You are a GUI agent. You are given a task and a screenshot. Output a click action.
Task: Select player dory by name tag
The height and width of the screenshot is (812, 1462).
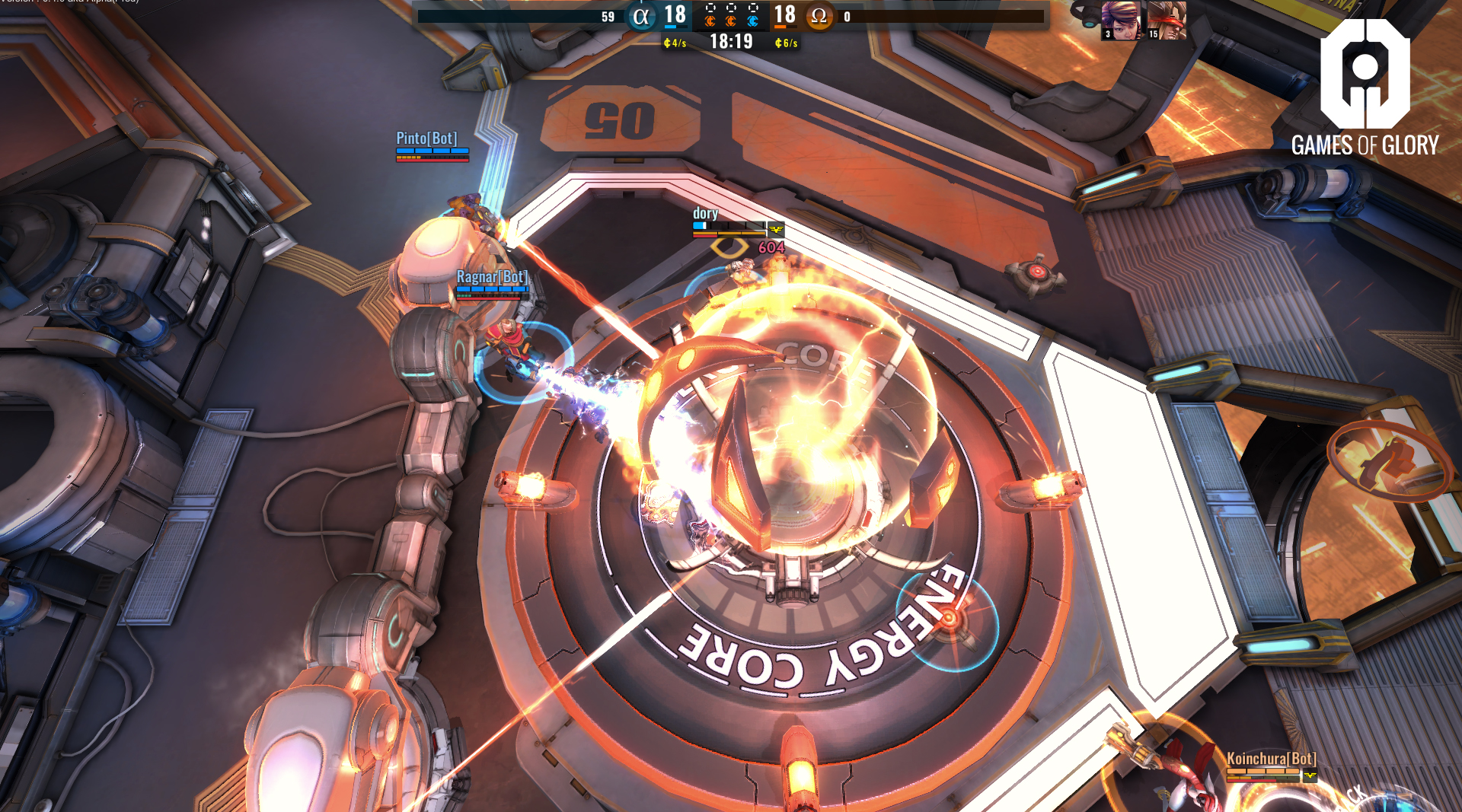[x=705, y=214]
